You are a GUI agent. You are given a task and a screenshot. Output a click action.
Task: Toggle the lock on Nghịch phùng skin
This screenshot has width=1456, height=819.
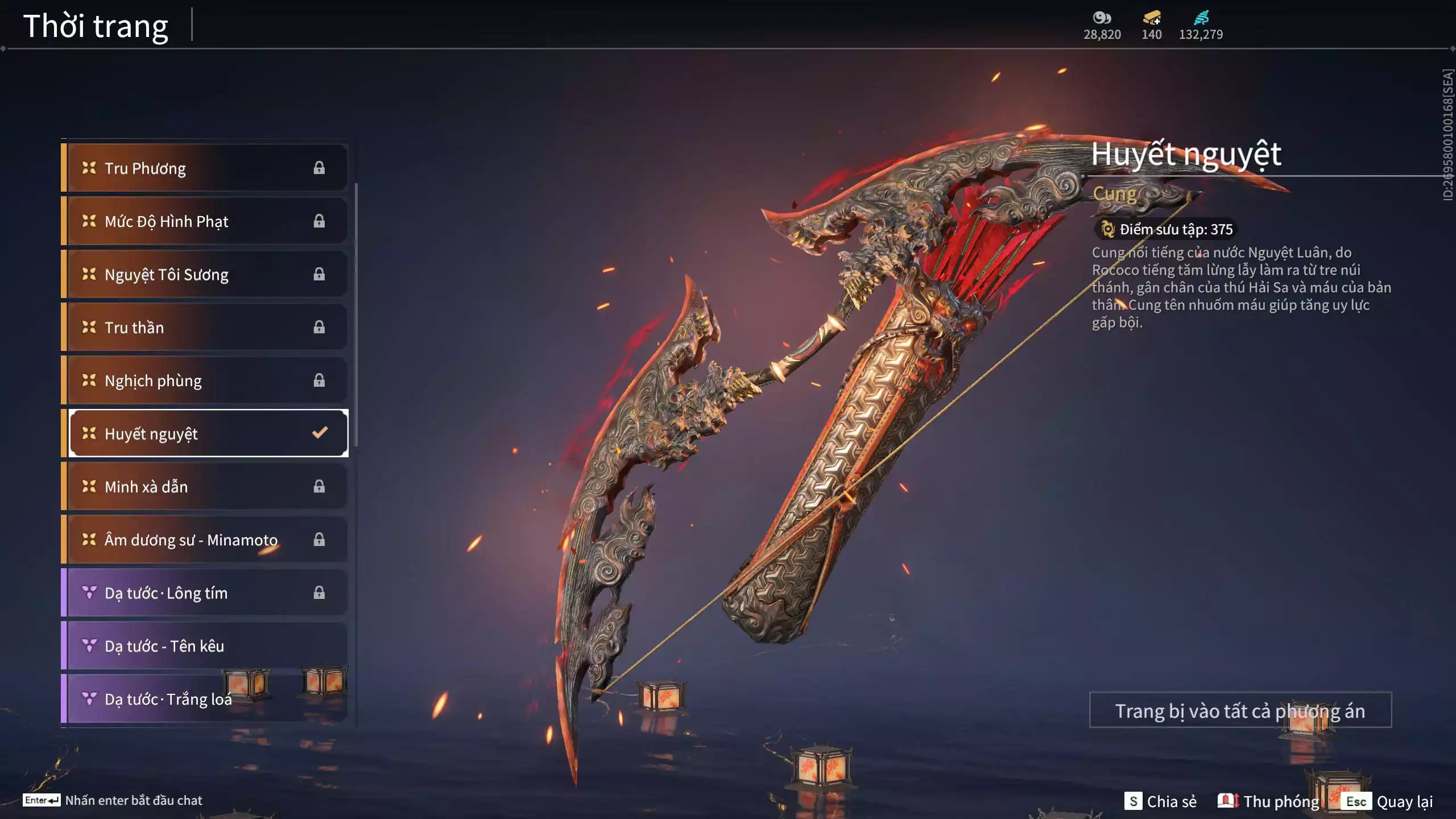click(x=319, y=380)
